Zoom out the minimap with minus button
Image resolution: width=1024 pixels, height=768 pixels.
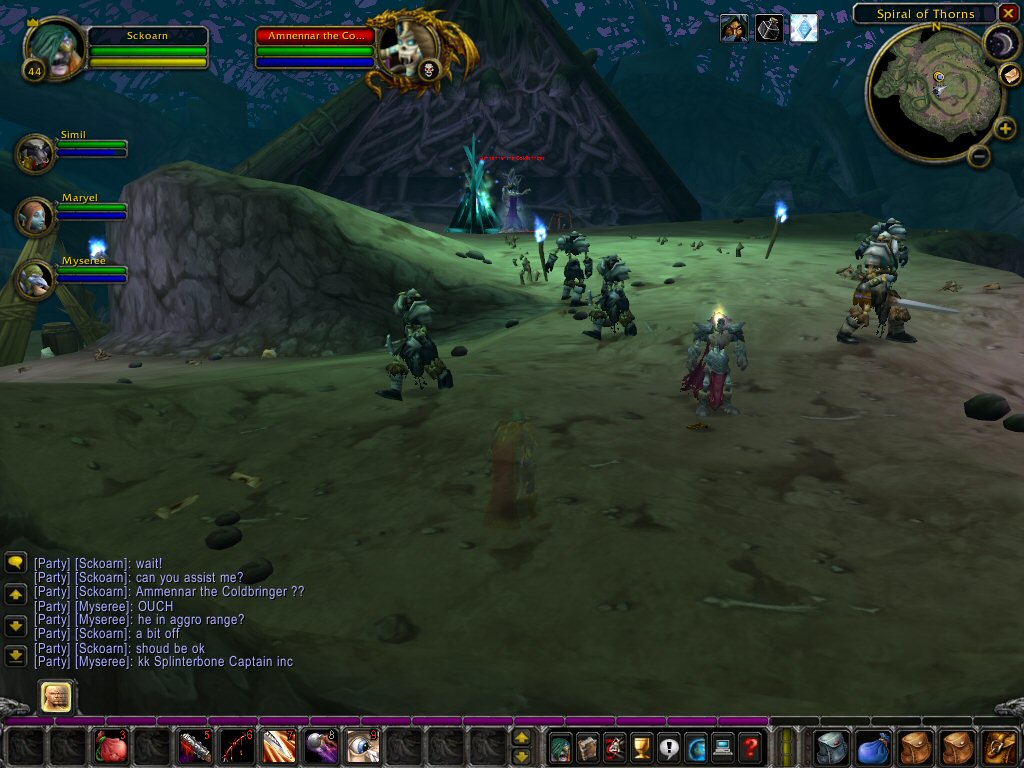coord(980,156)
